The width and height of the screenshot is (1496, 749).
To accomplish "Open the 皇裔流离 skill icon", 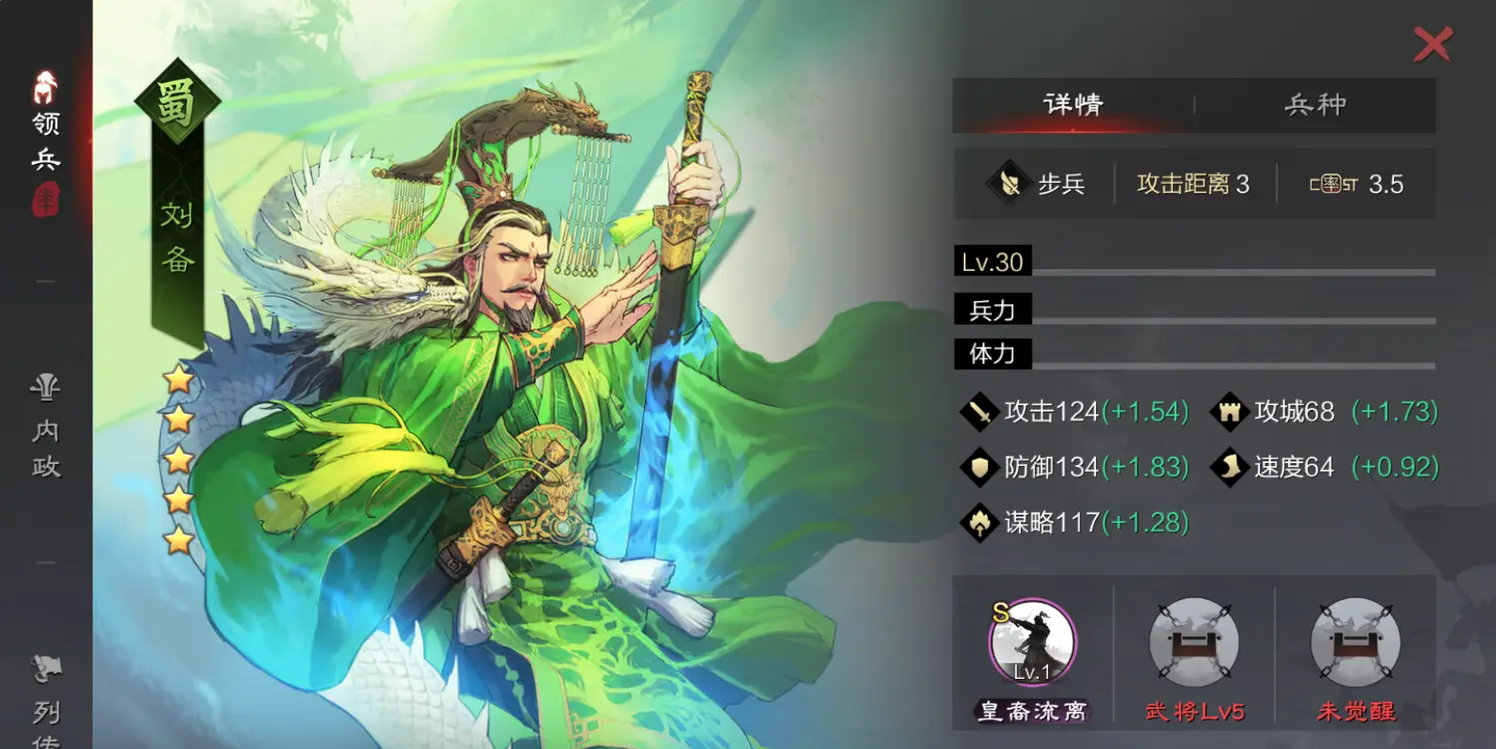I will click(1032, 643).
